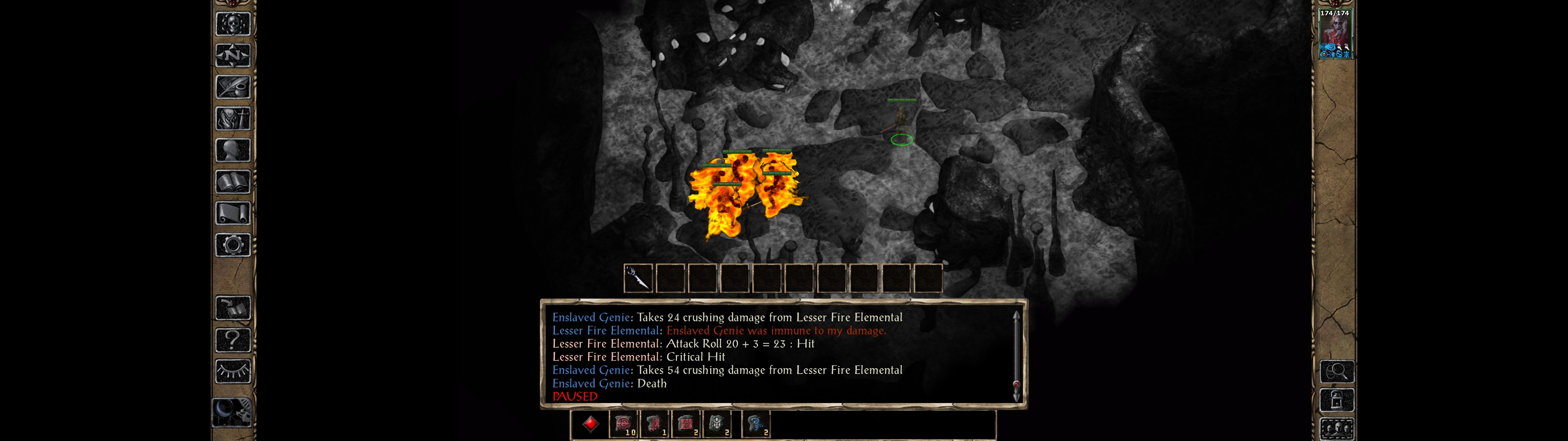
Task: Open the priest scroll button
Action: tap(232, 213)
